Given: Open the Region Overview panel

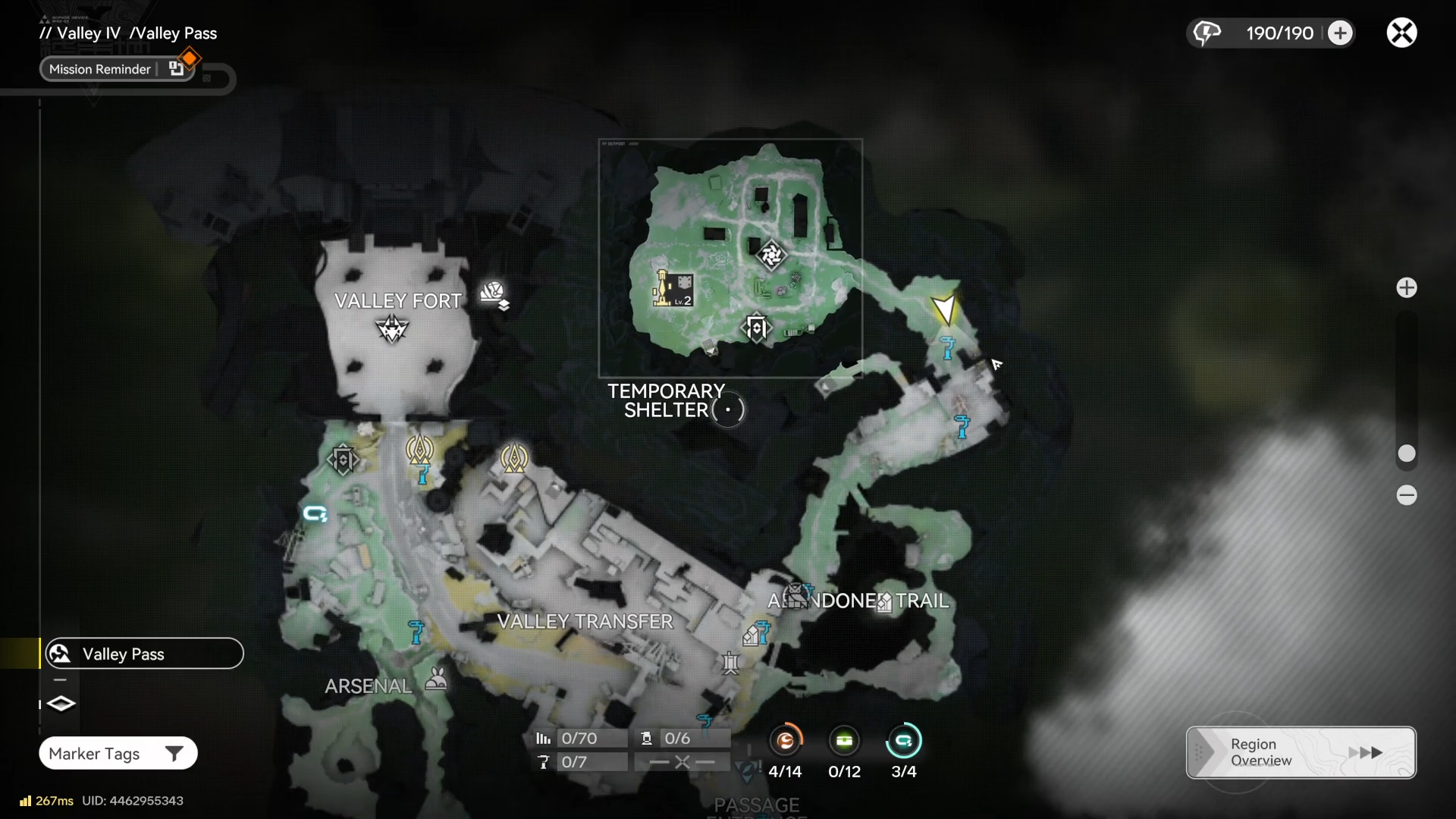Looking at the screenshot, I should 1301,752.
